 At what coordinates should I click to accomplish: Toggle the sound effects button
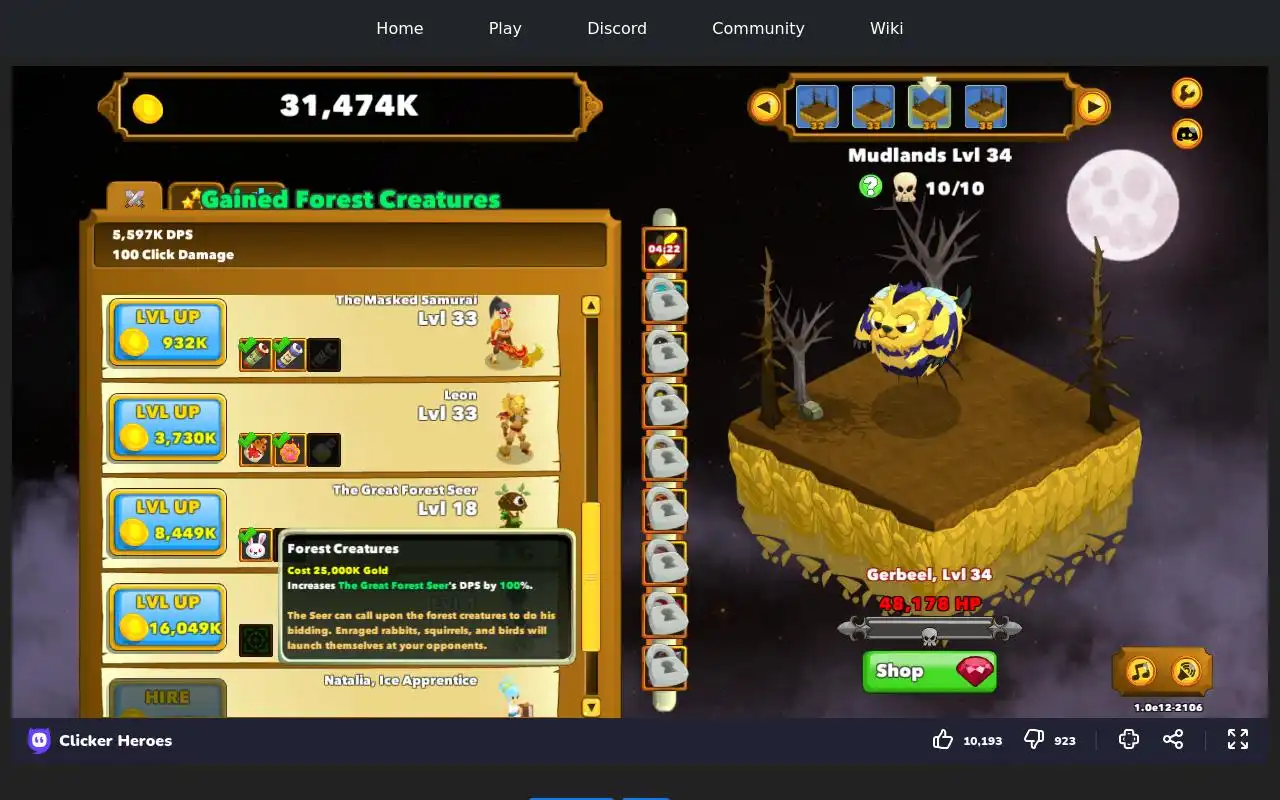tap(1185, 671)
